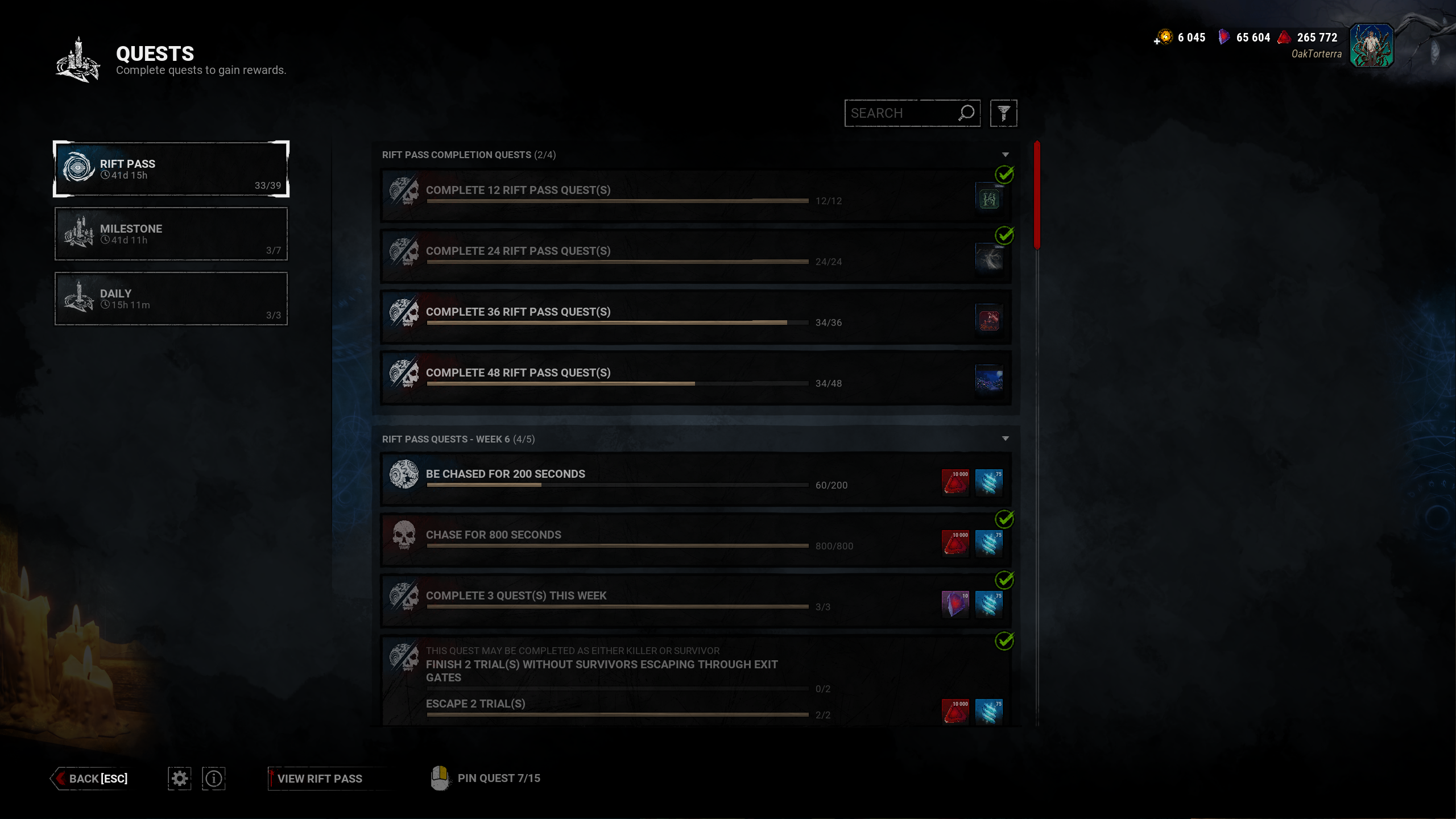Click the checkmark on Chase For 800 Seconds
This screenshot has width=1456, height=819.
(x=1005, y=520)
